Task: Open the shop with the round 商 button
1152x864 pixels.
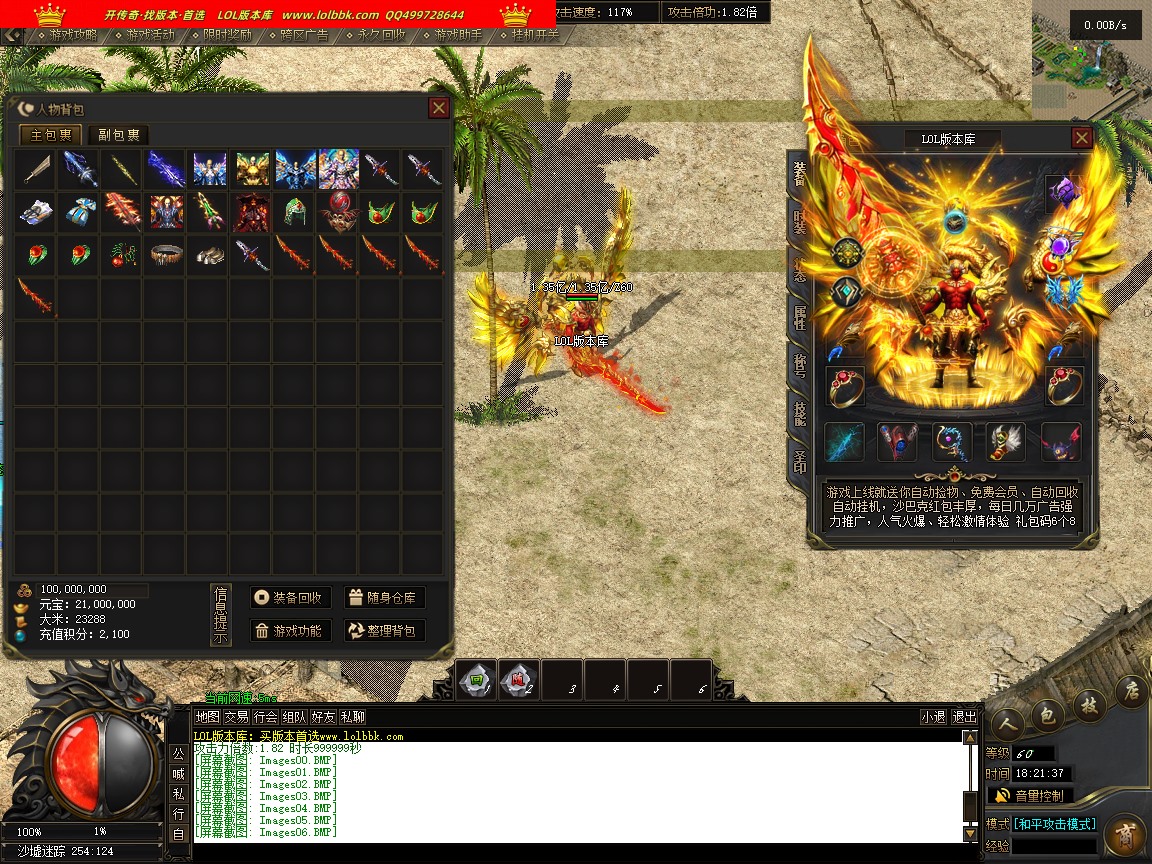Action: tap(1126, 834)
